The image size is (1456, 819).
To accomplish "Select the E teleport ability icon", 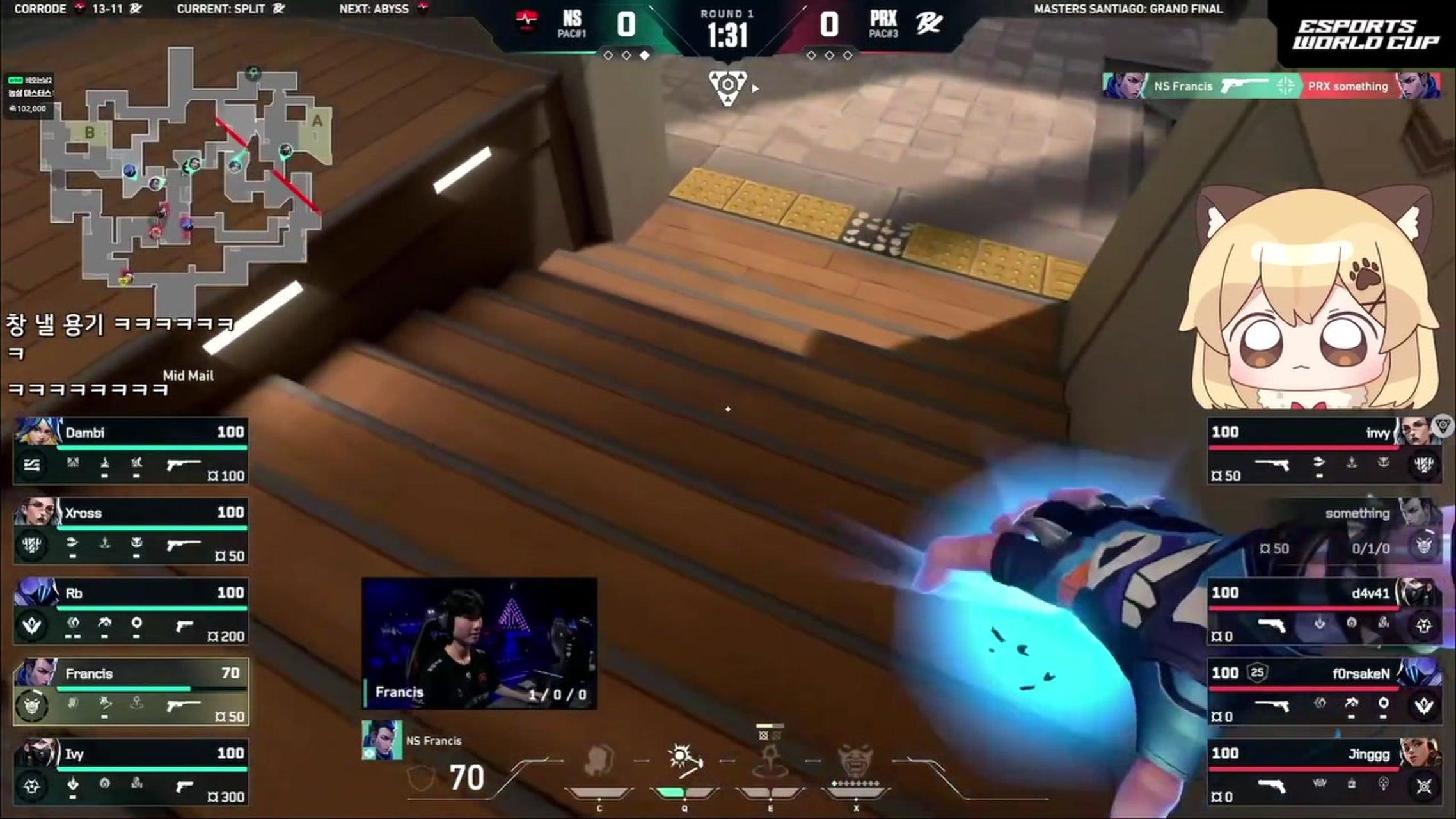I will [x=770, y=763].
